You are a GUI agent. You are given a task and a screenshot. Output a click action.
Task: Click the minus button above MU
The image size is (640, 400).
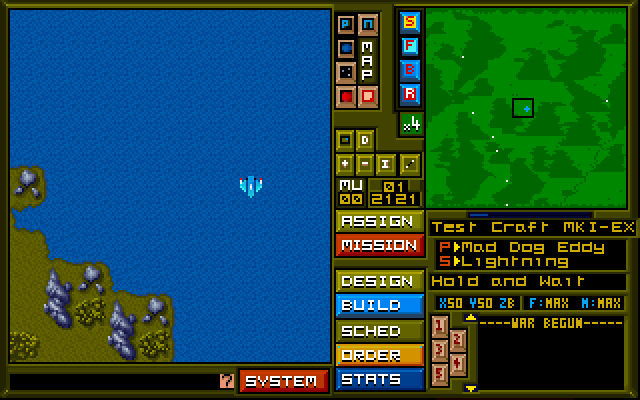coord(366,163)
